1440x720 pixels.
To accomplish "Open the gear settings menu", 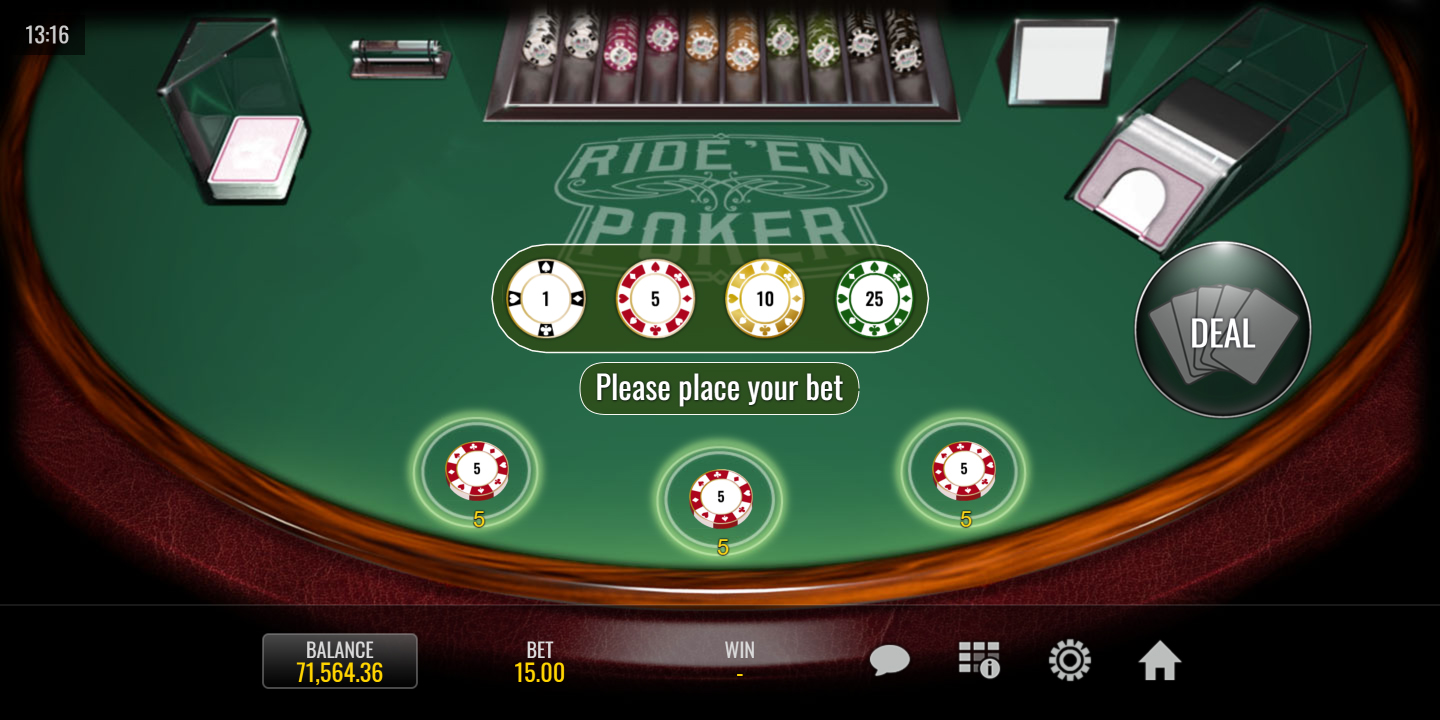I will tap(1069, 661).
